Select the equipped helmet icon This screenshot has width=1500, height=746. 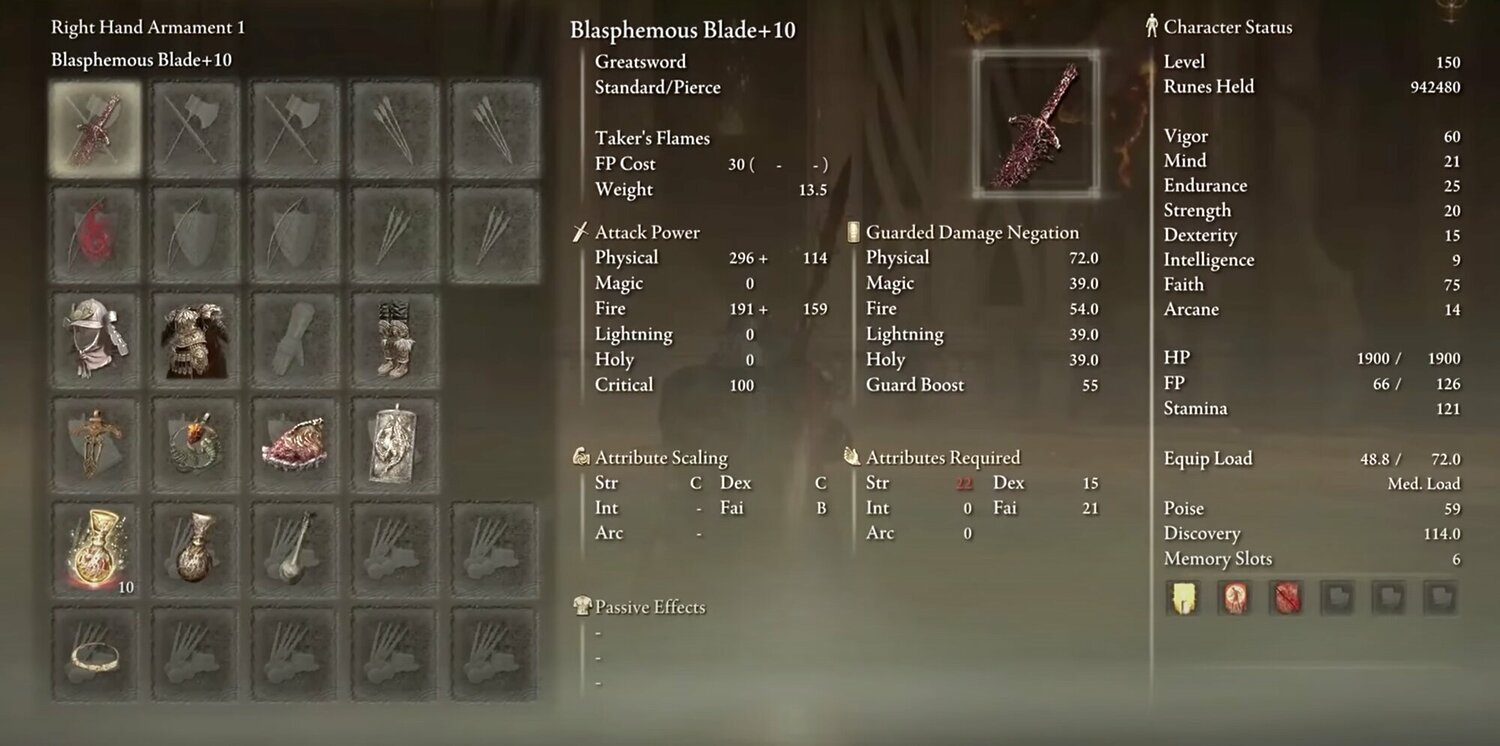(95, 337)
